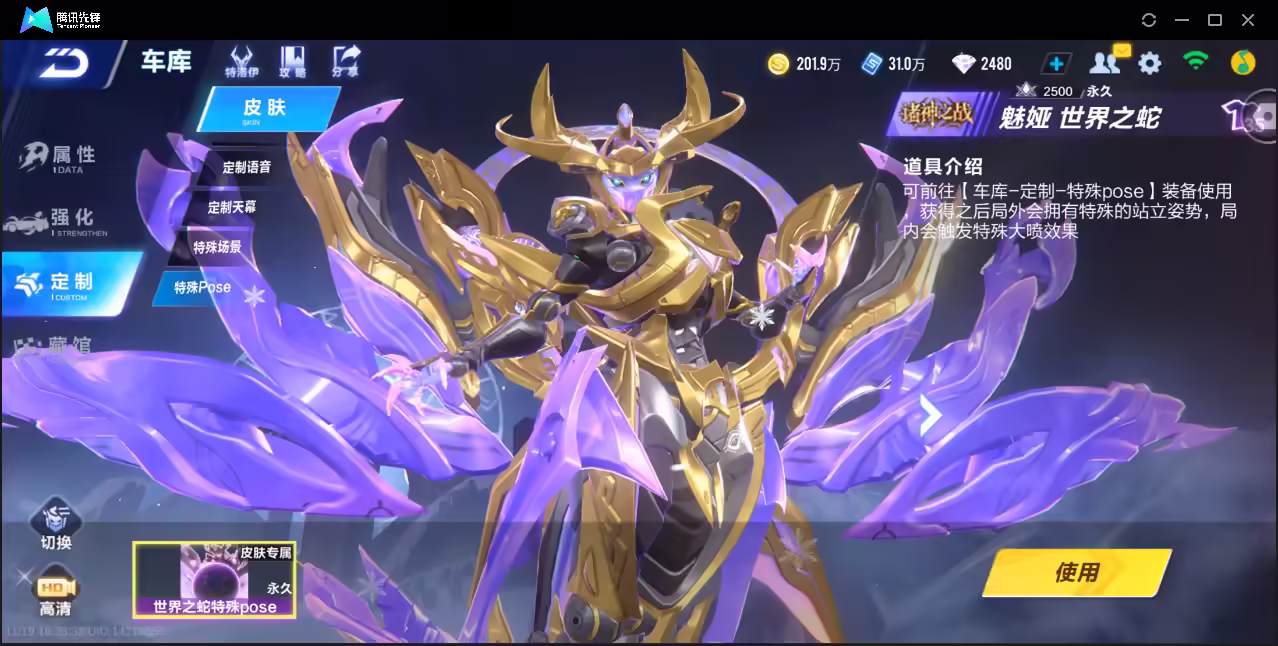Open the friends icon with mail badge

tap(1106, 63)
